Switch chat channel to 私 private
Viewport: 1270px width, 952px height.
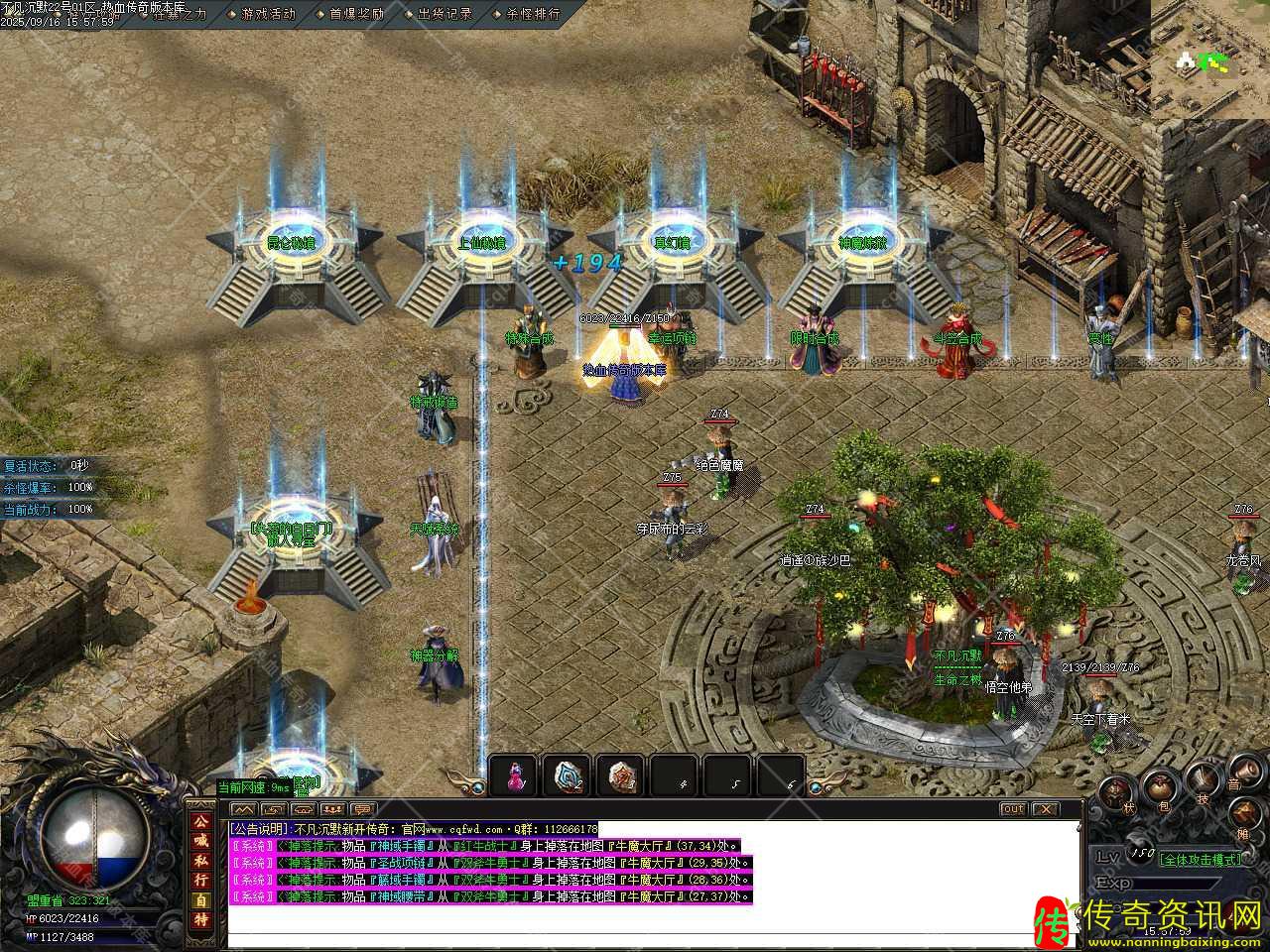201,860
